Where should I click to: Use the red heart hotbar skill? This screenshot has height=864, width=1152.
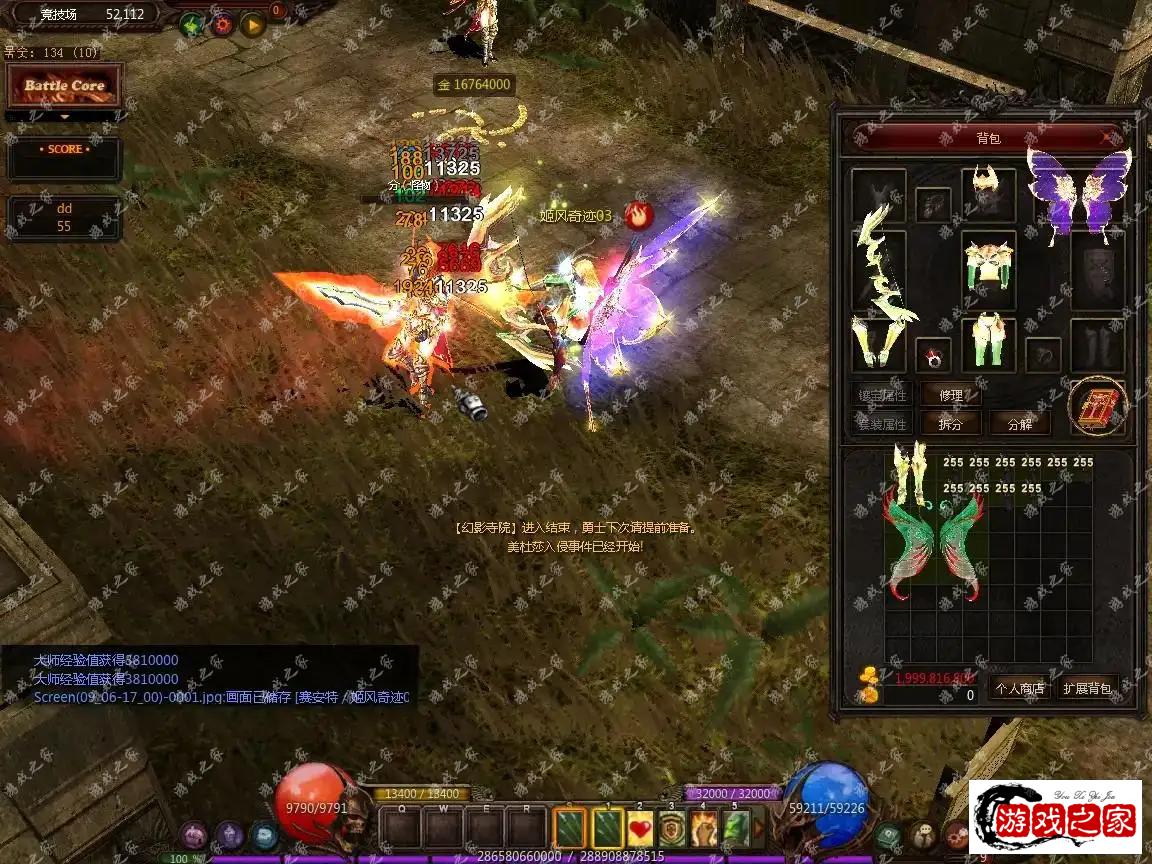point(640,828)
